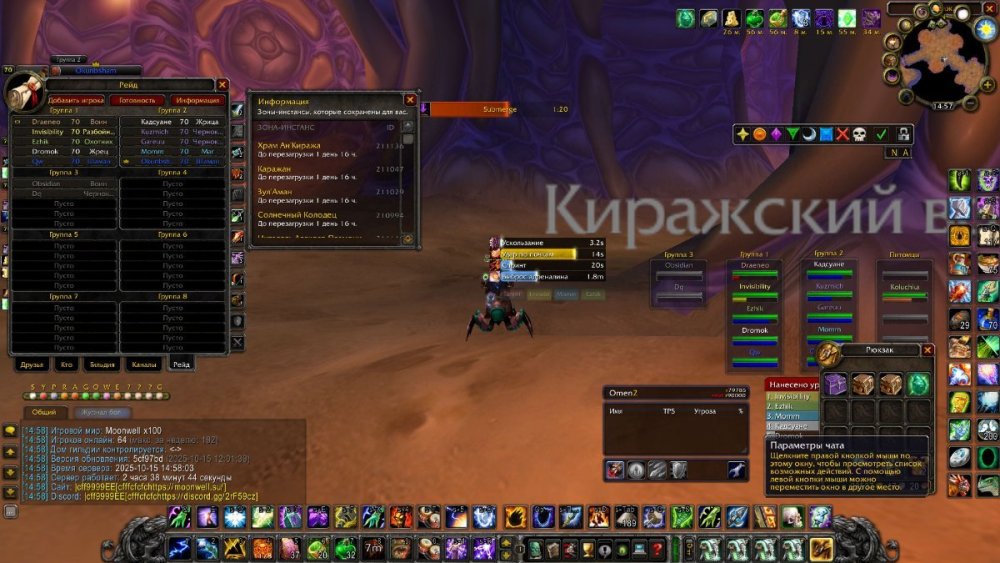Viewport: 1000px width, 563px height.
Task: Choose the skull raid target marker
Action: coord(859,133)
